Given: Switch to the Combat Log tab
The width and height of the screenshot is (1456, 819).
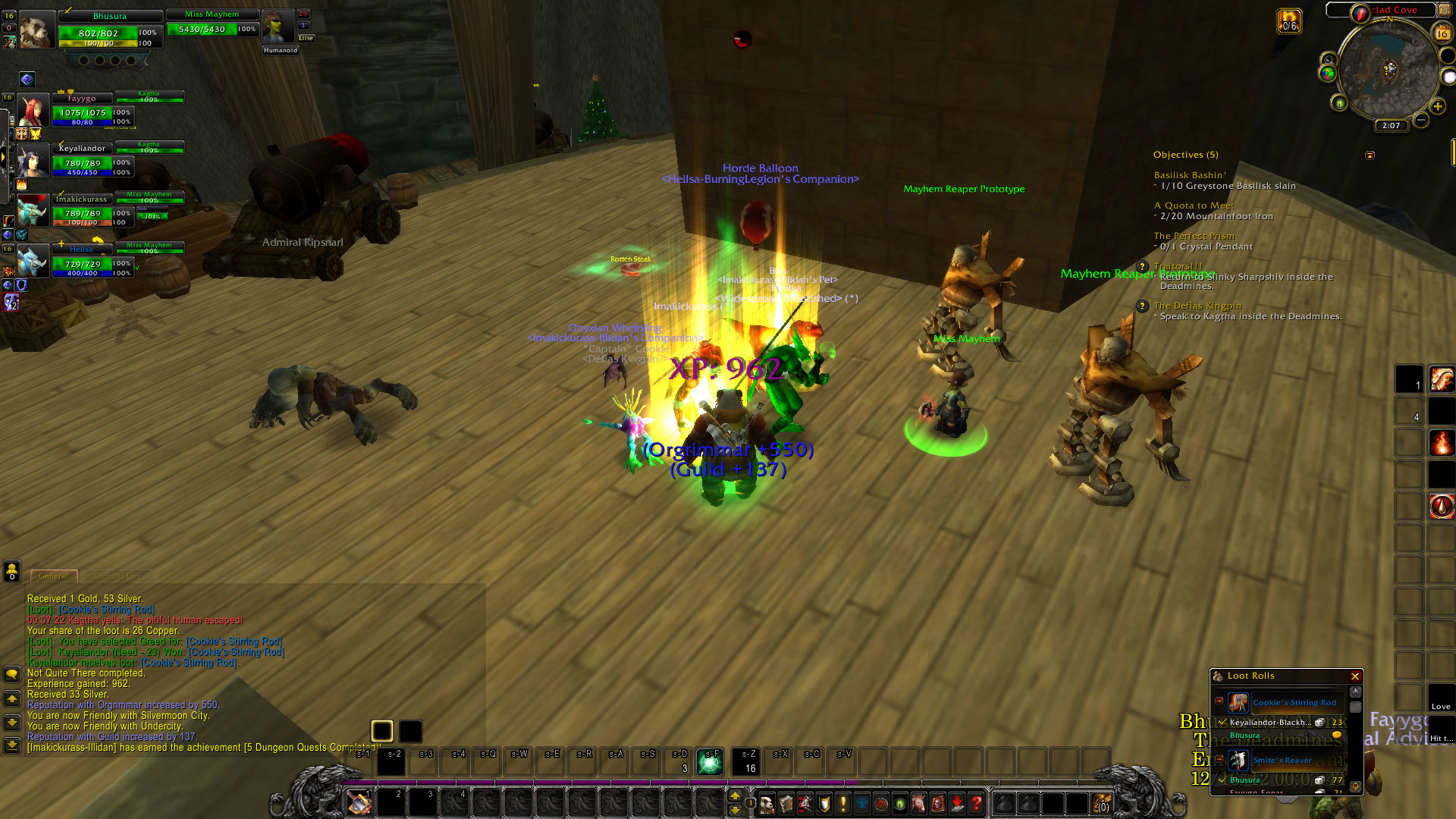Looking at the screenshot, I should tap(118, 576).
